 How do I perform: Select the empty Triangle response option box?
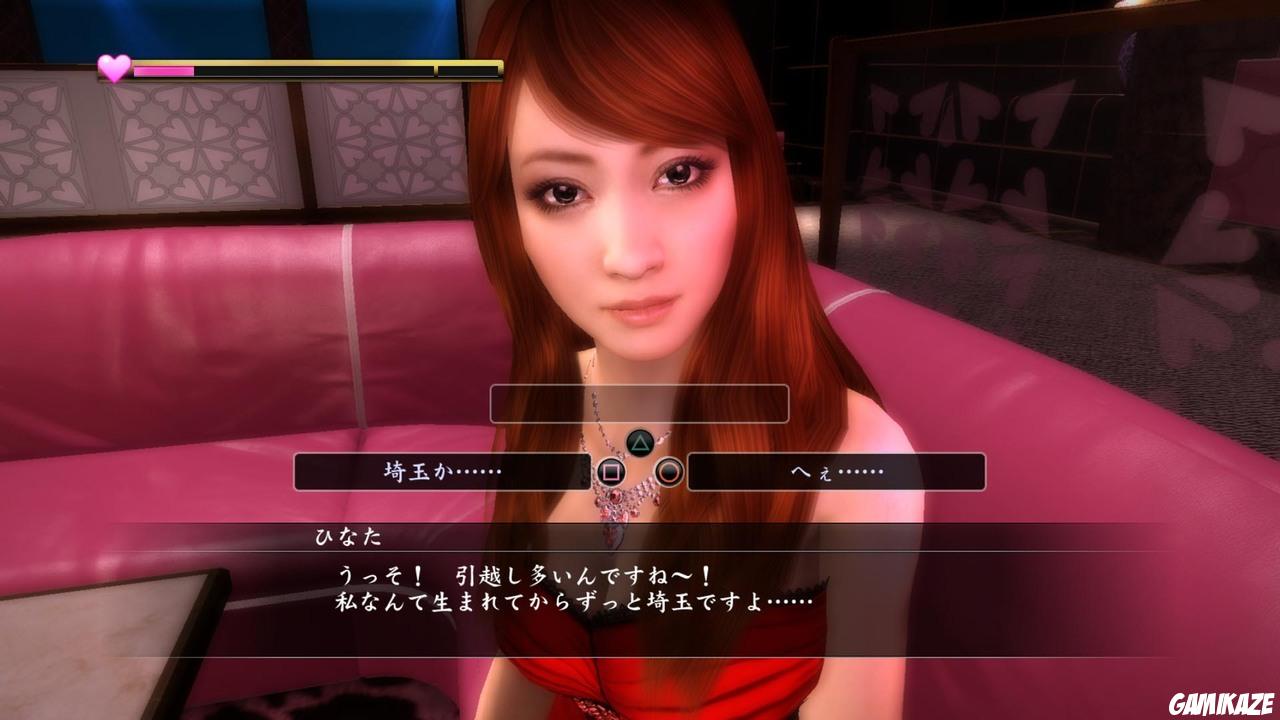(640, 404)
